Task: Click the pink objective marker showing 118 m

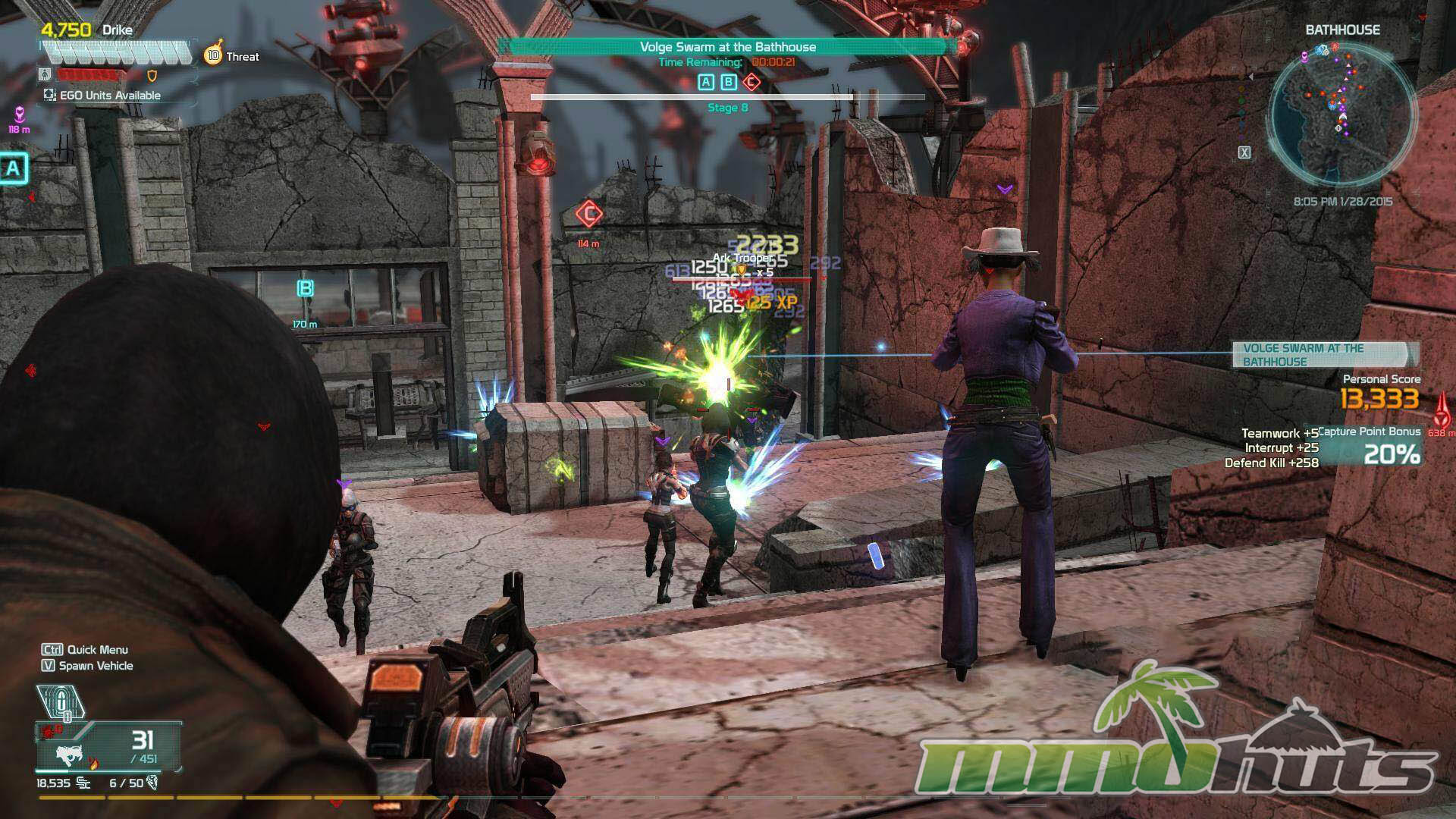Action: pos(19,115)
